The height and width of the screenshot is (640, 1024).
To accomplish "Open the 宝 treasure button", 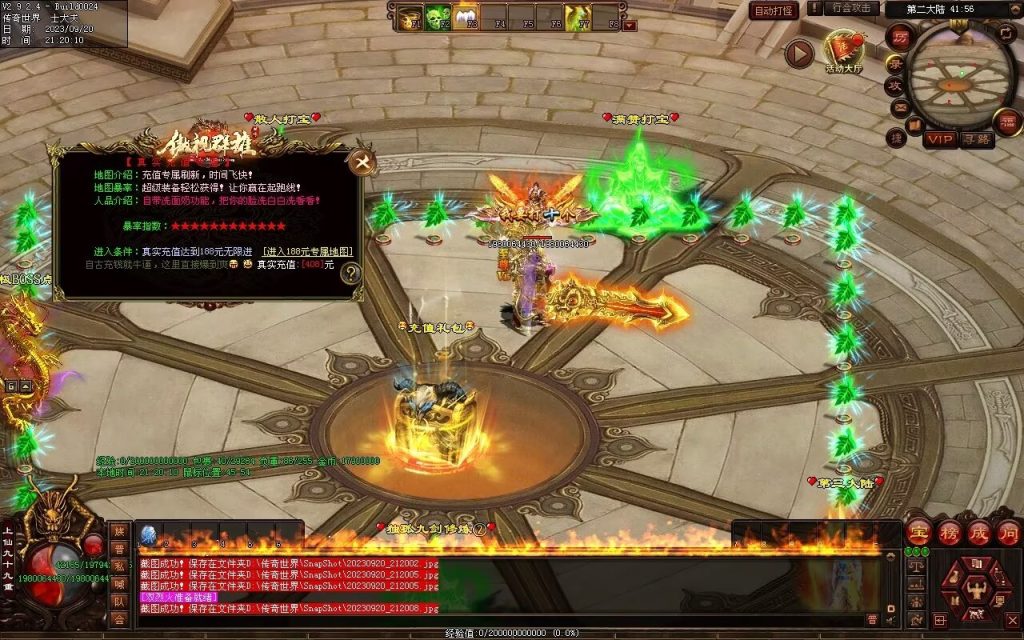I will pyautogui.click(x=918, y=532).
